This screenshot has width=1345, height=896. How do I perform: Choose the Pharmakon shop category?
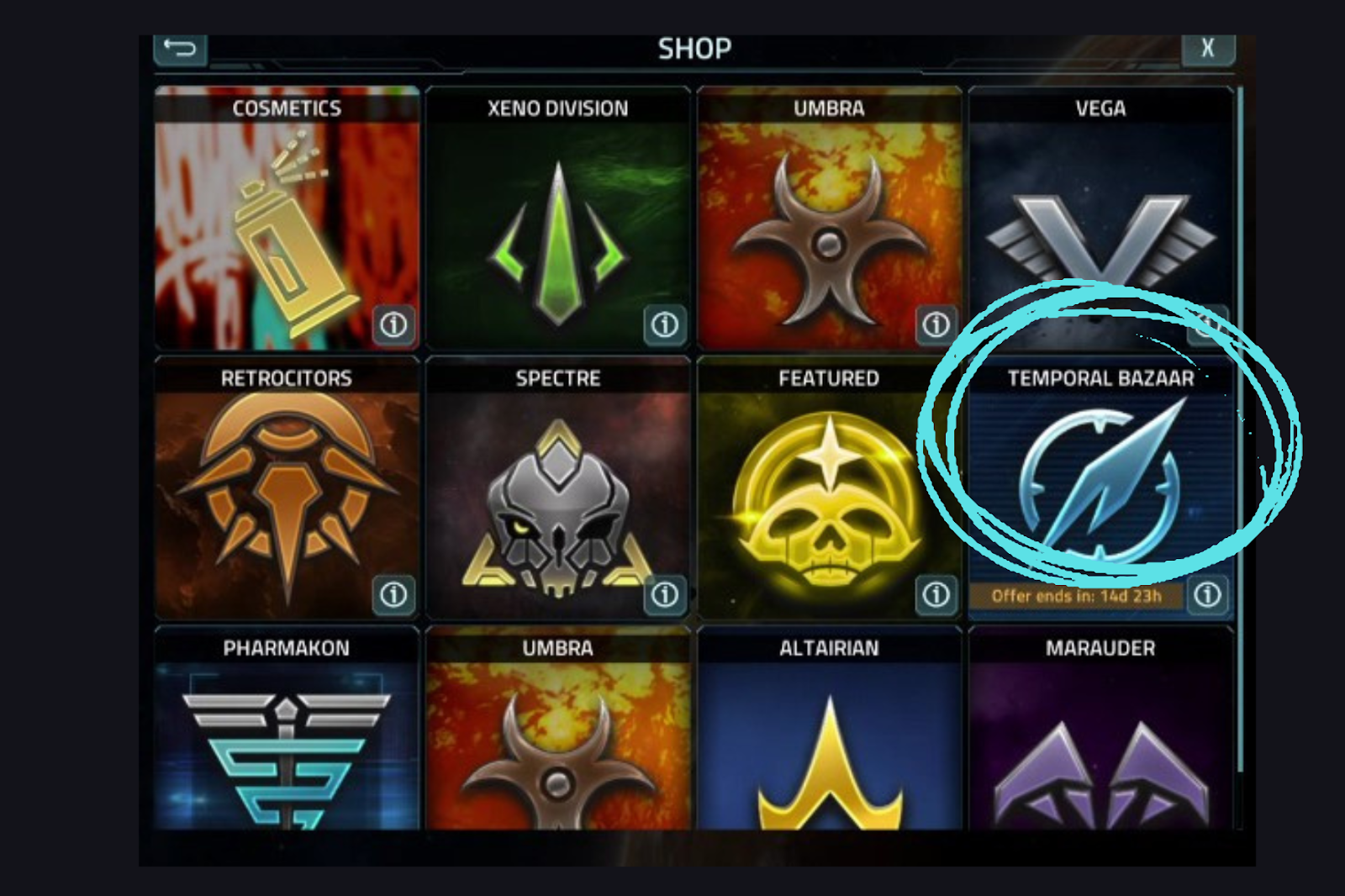tap(286, 740)
